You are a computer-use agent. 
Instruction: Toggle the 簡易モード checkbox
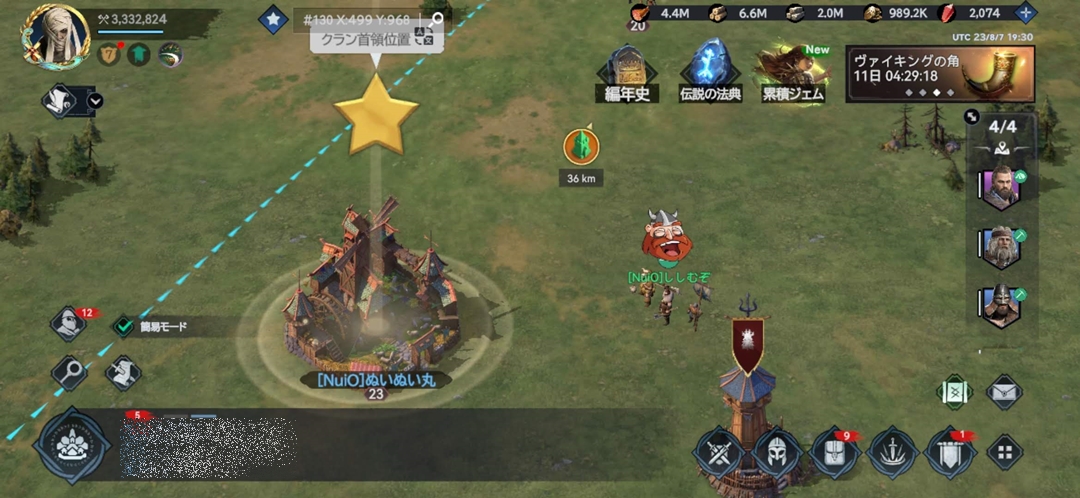tap(124, 326)
